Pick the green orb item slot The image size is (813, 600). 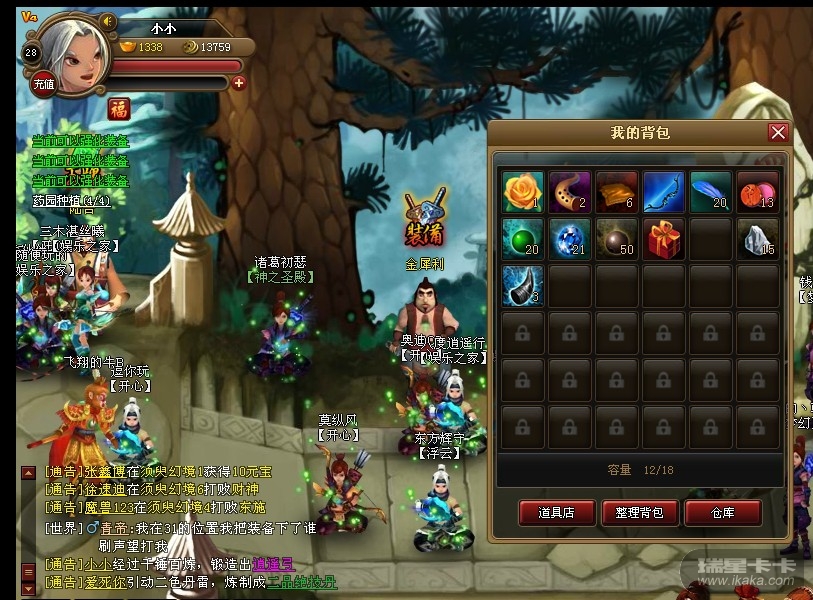tap(522, 239)
